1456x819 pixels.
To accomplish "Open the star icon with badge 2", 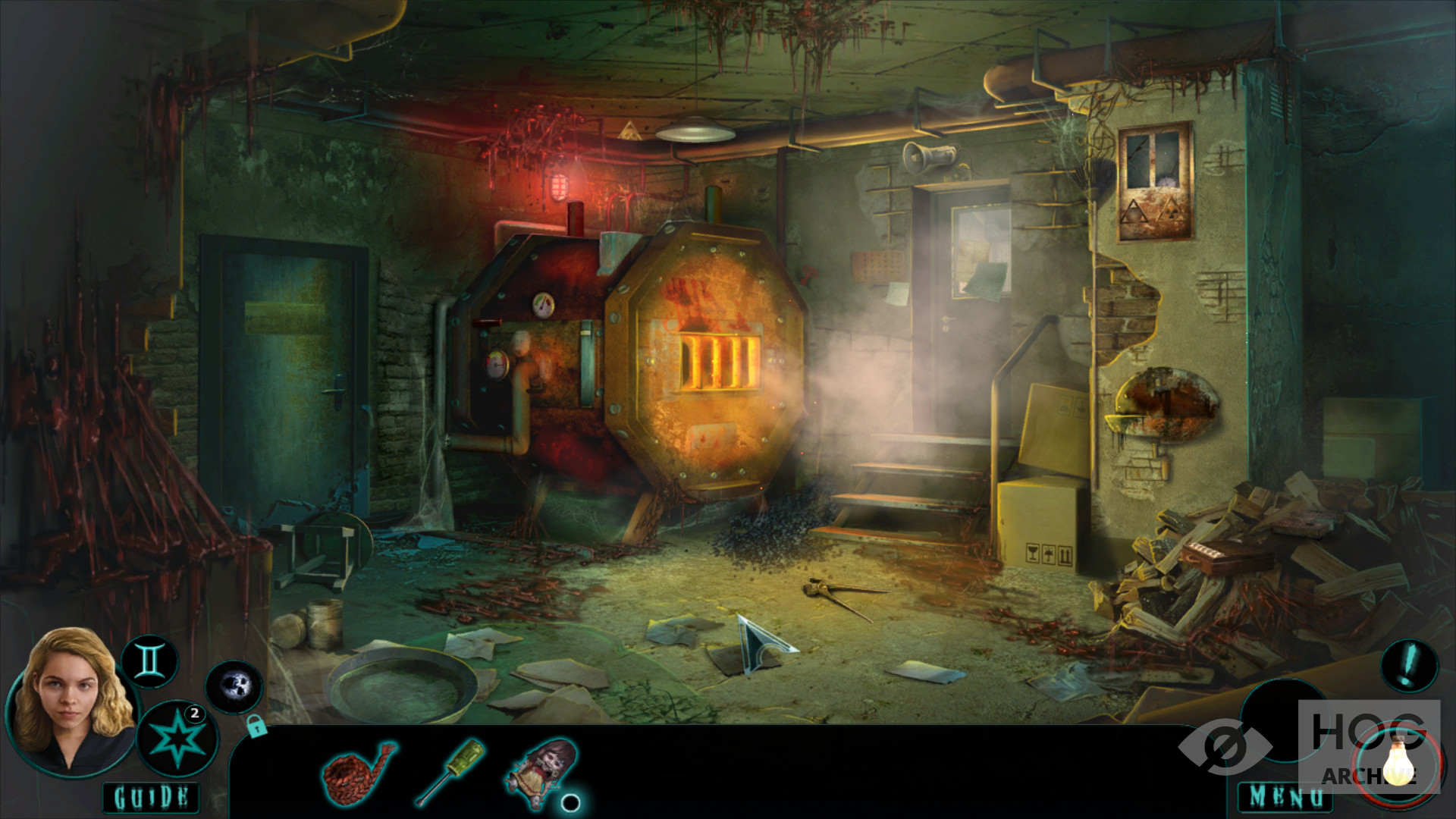I will pyautogui.click(x=177, y=738).
